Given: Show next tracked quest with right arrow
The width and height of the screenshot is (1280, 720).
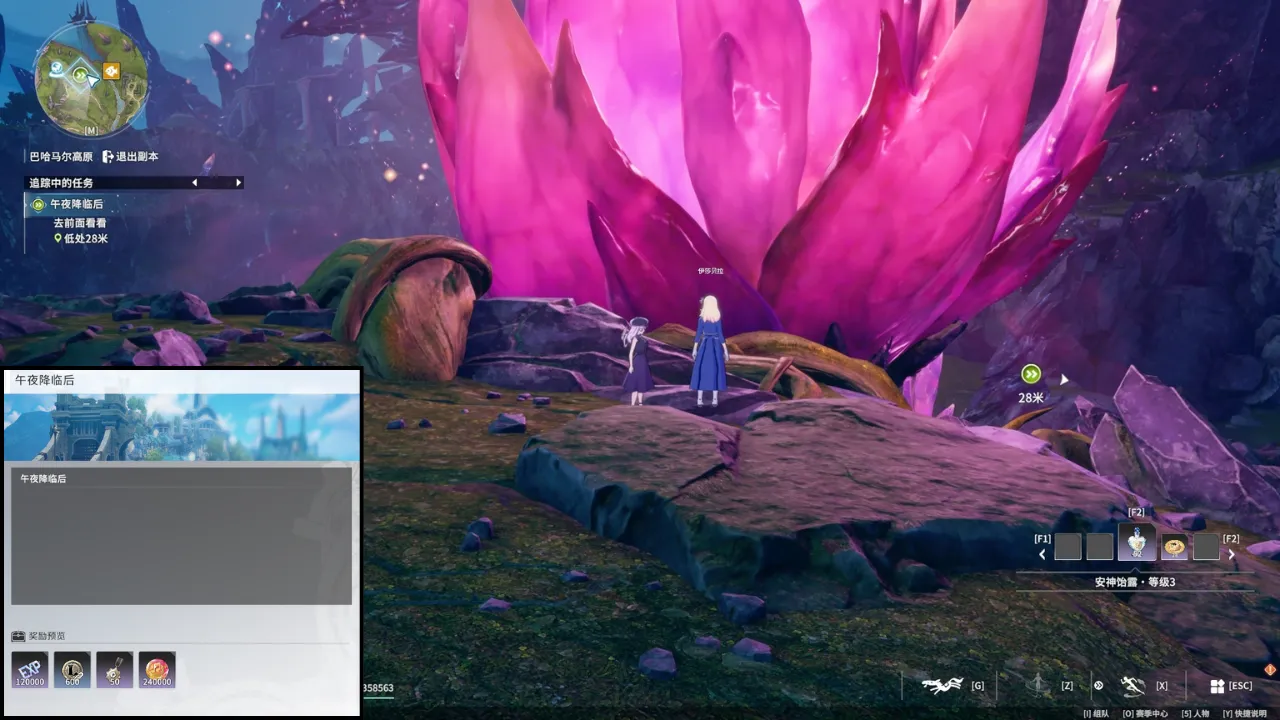Looking at the screenshot, I should (x=238, y=183).
